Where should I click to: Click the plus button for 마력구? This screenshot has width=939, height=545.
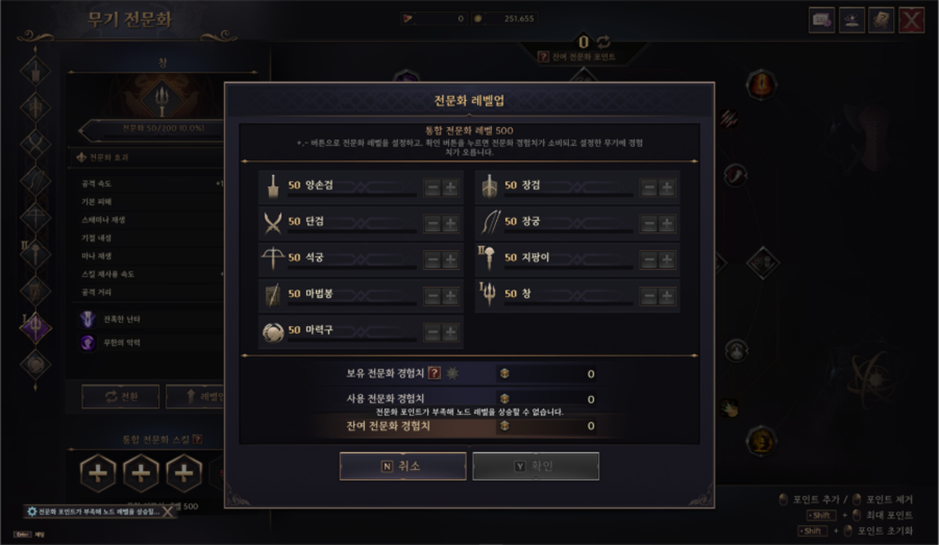(450, 332)
